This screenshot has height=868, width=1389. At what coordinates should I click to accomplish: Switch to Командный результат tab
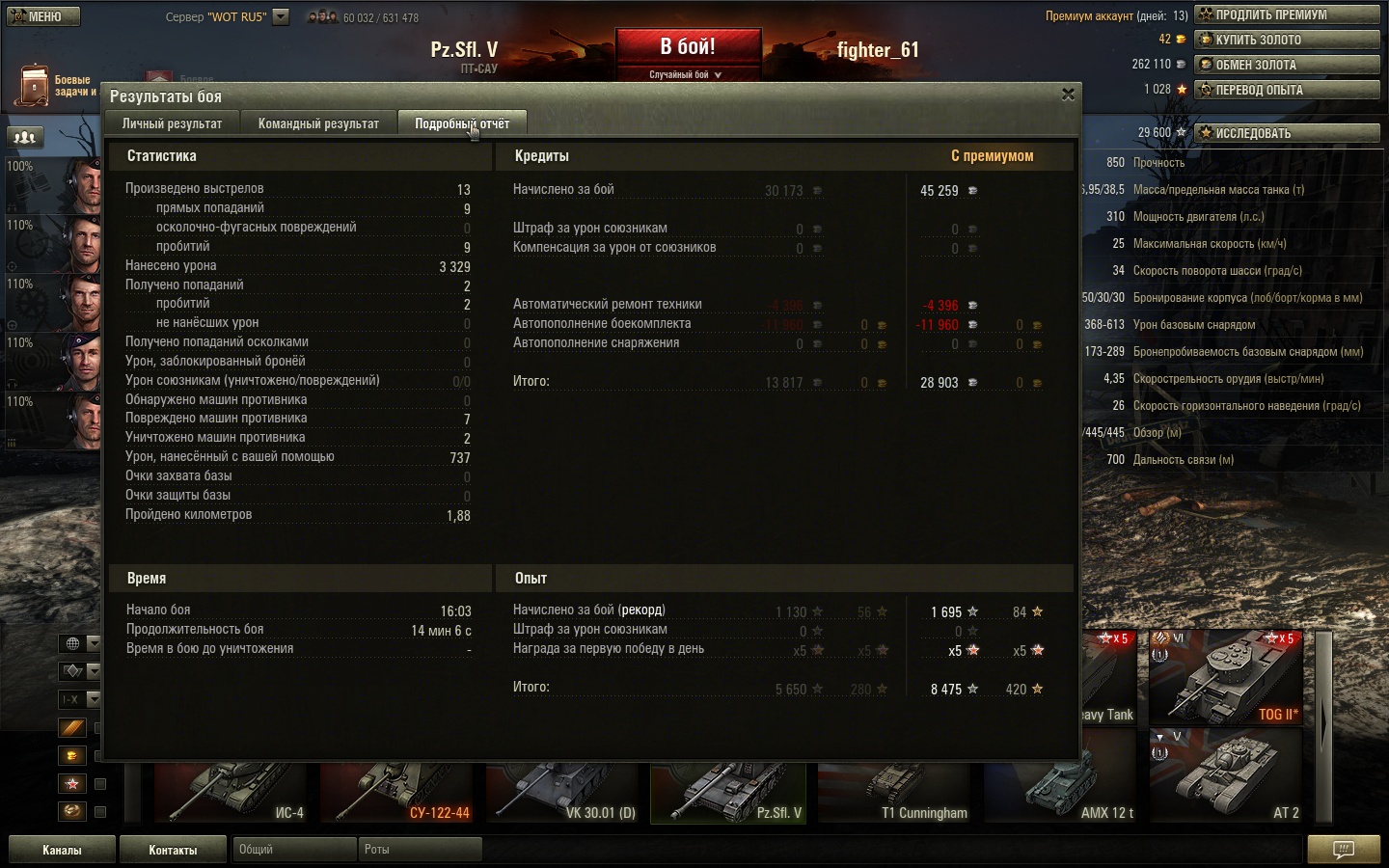(x=318, y=123)
